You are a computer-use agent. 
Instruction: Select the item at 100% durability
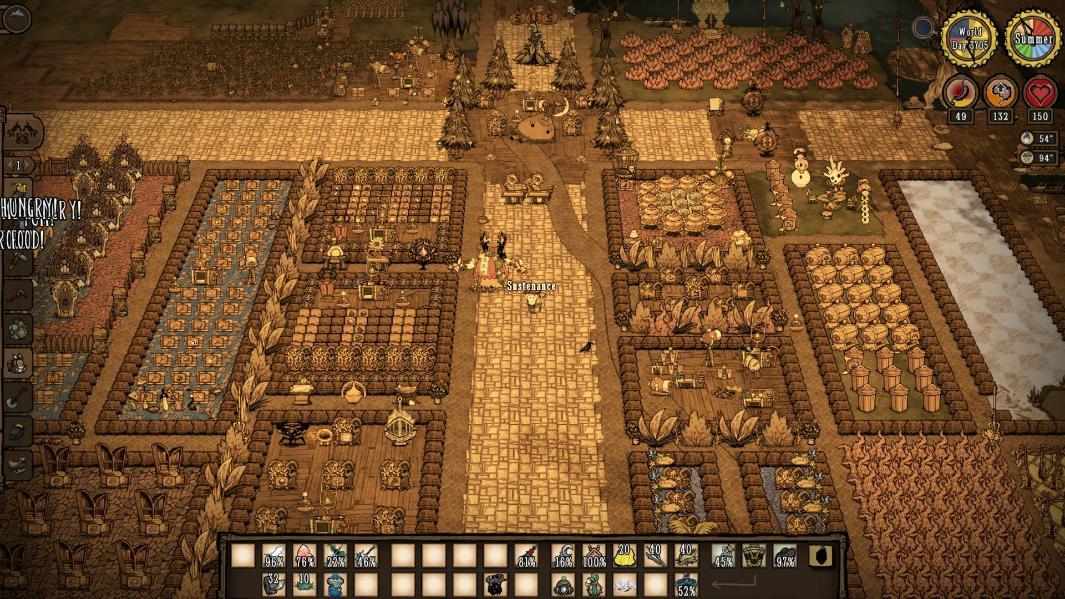[594, 556]
